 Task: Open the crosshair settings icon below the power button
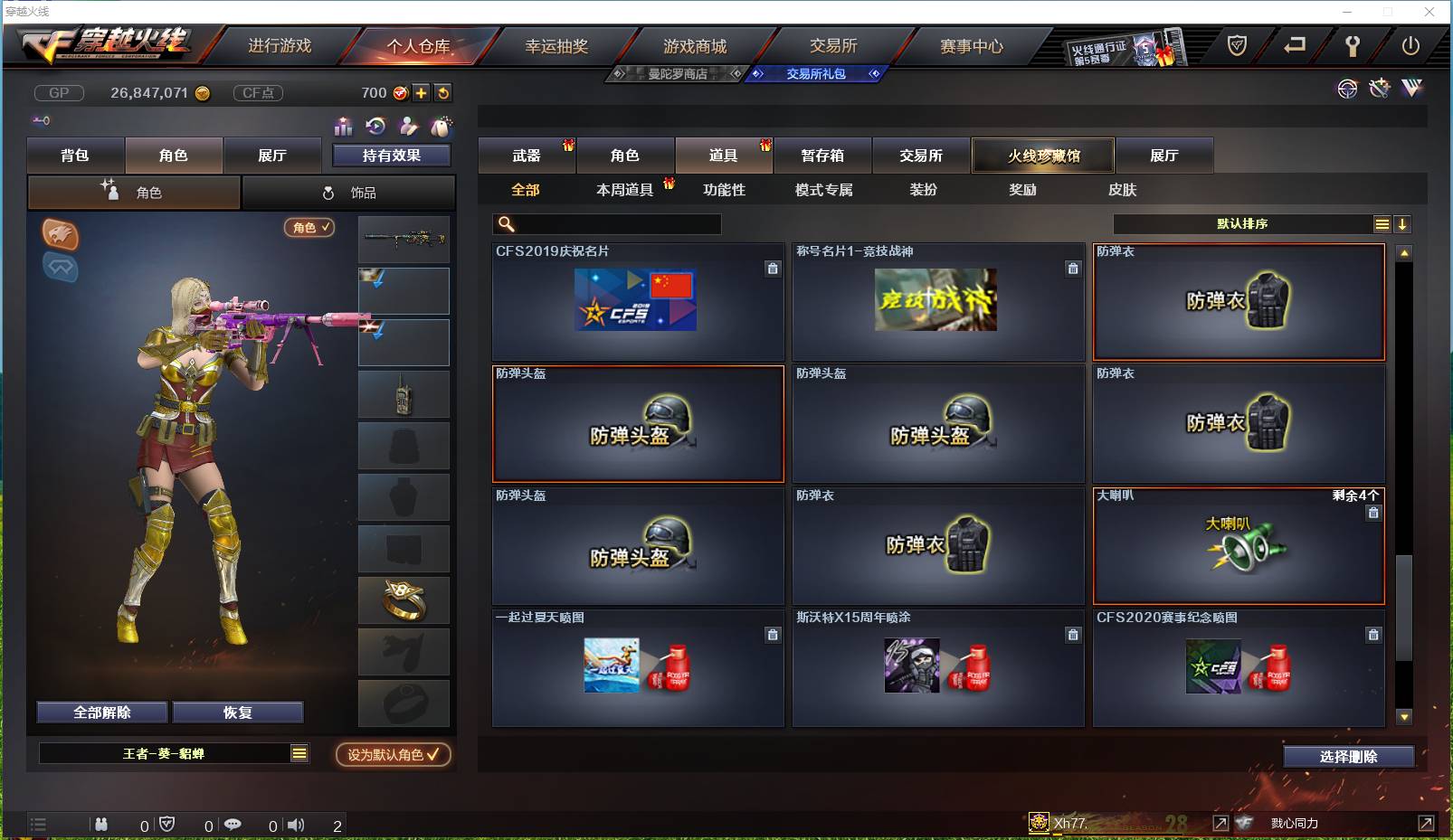coord(1348,89)
